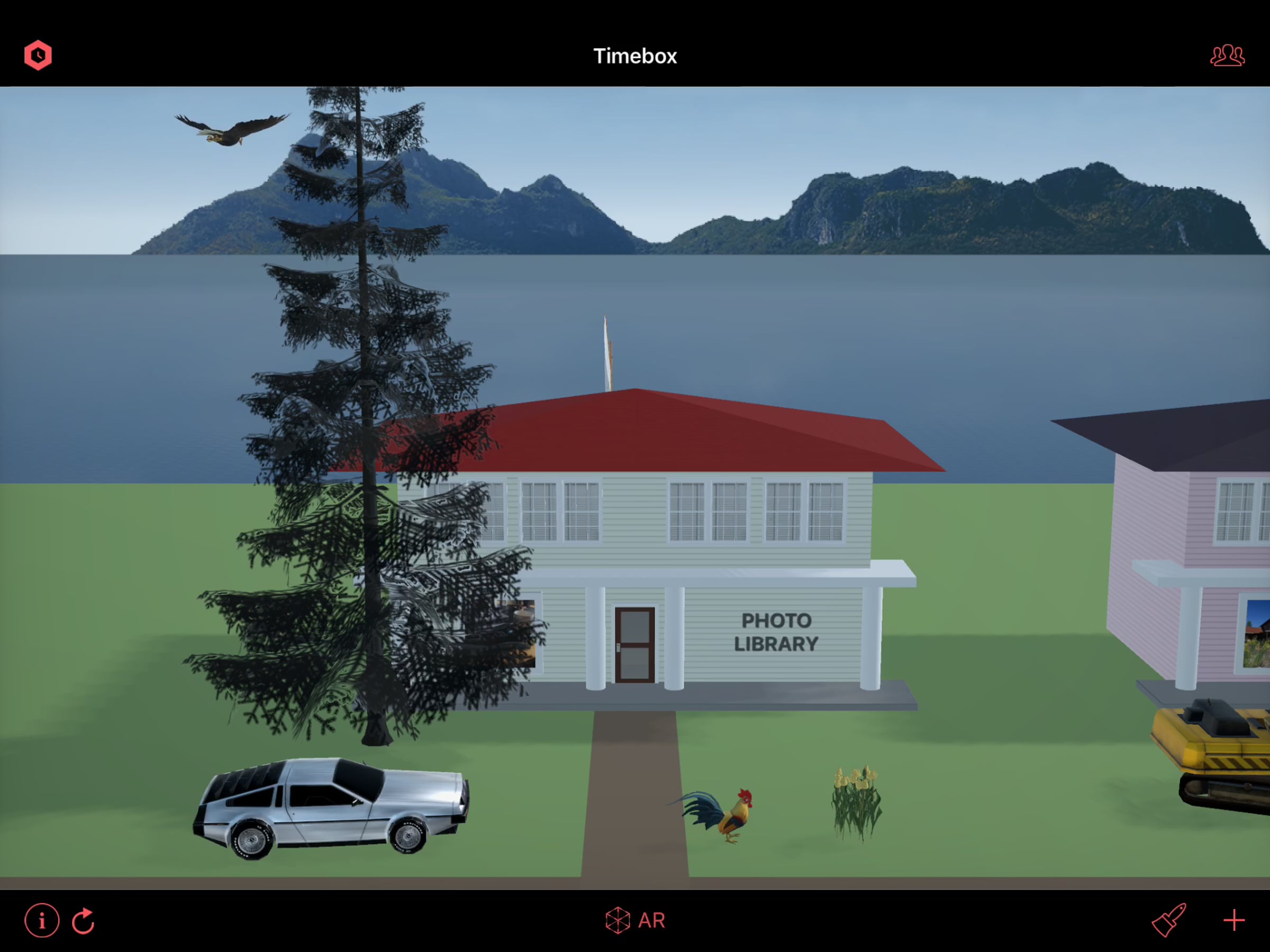Select the paintbrush tool

[1168, 920]
